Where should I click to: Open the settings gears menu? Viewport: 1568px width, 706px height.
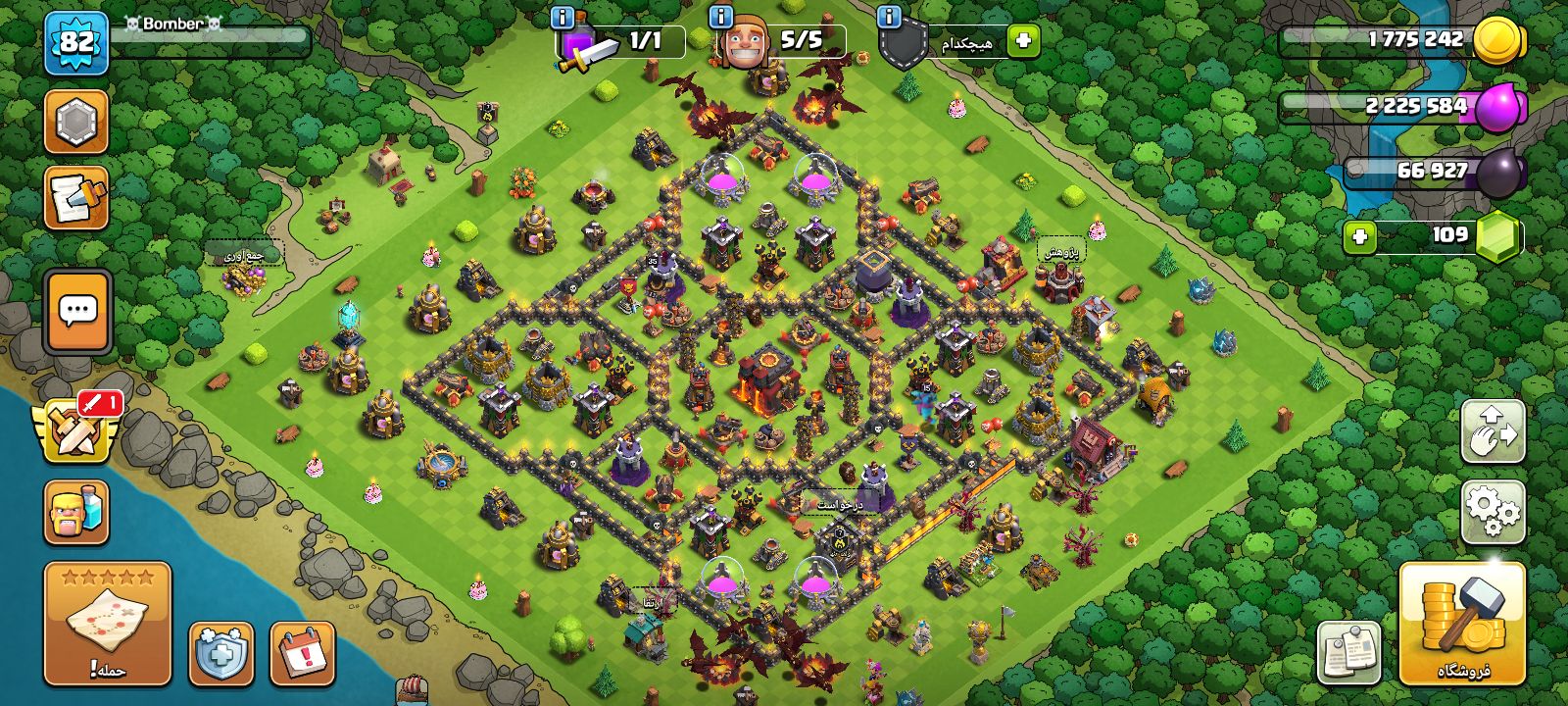point(1493,511)
